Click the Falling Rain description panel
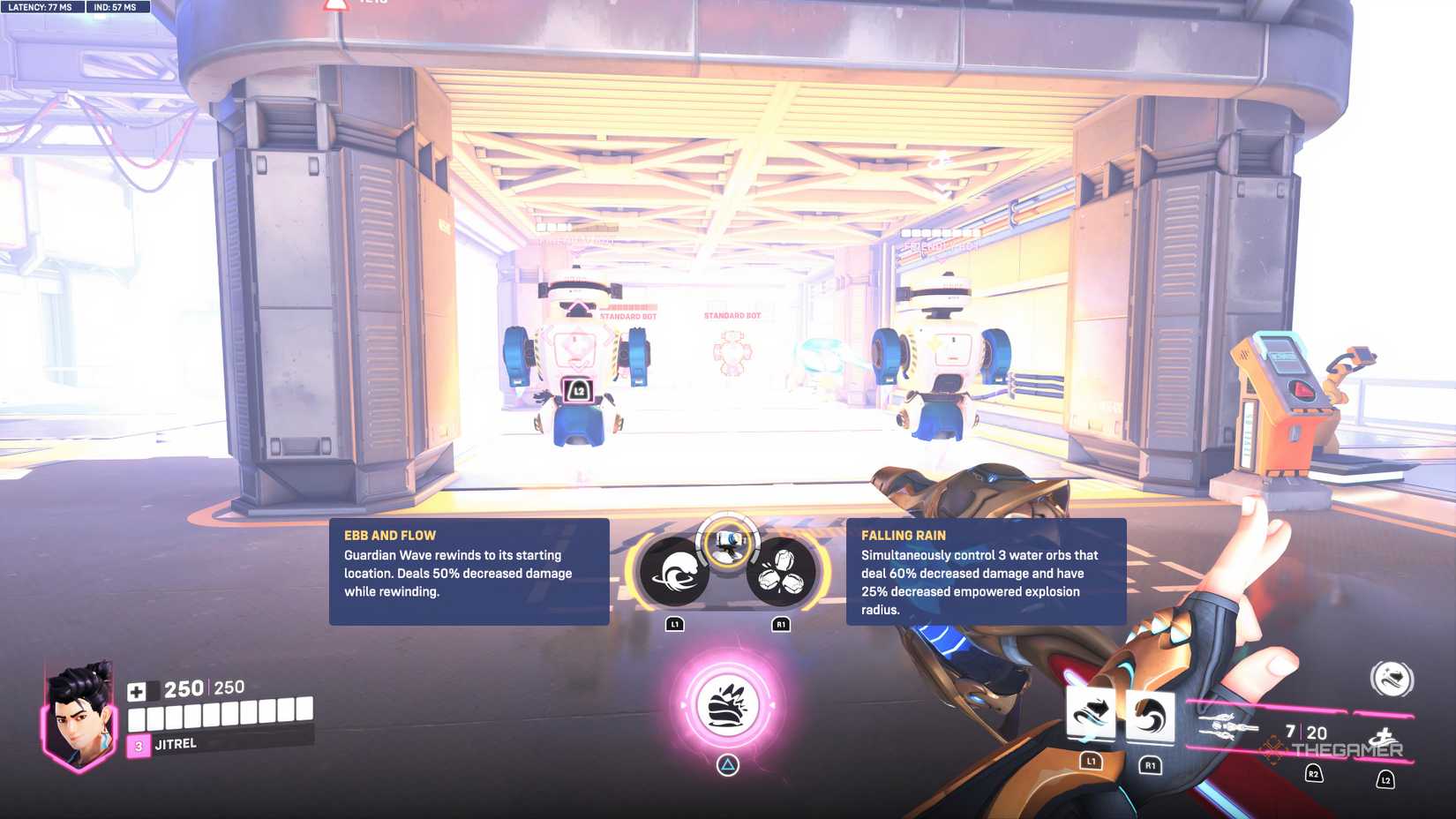This screenshot has width=1456, height=819. click(x=988, y=574)
